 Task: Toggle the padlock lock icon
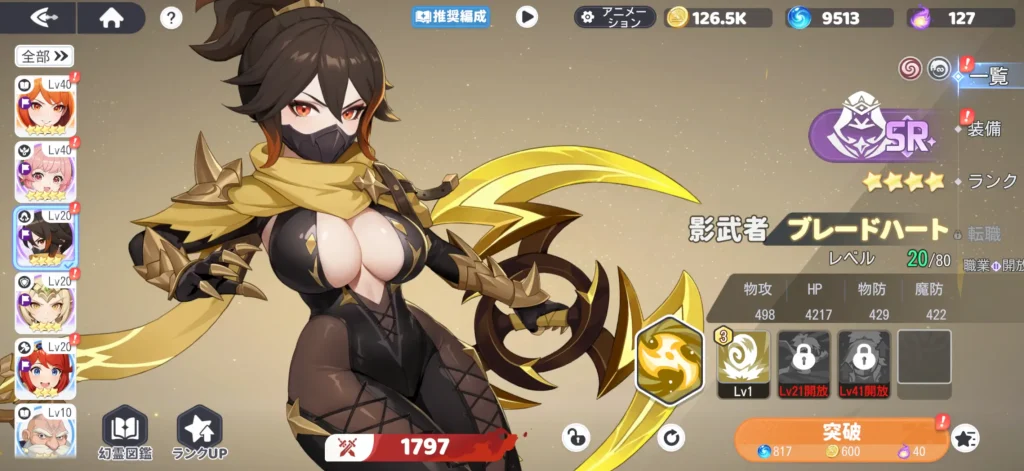(x=576, y=436)
